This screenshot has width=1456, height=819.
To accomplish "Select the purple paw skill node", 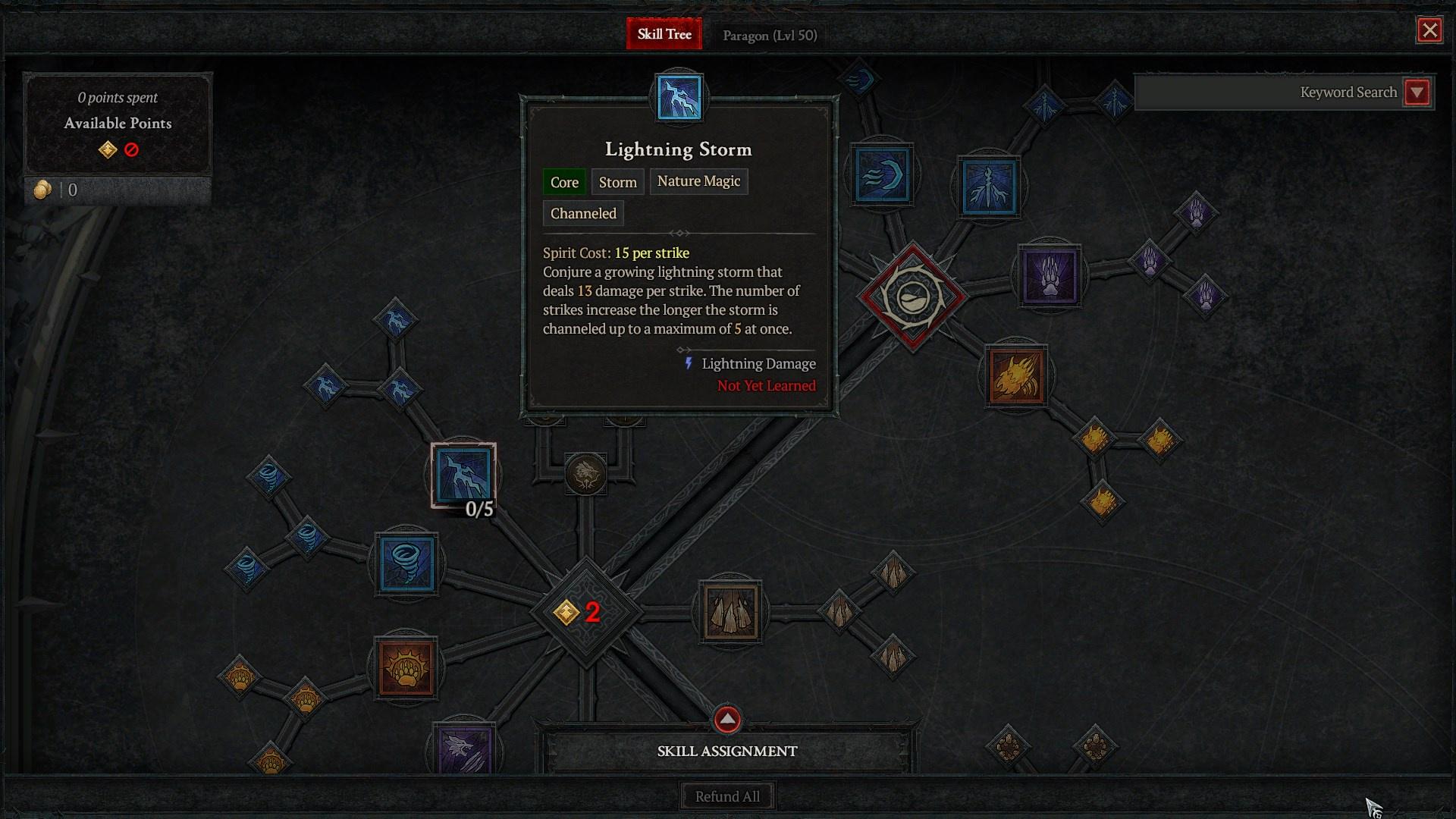I will pos(1050,276).
